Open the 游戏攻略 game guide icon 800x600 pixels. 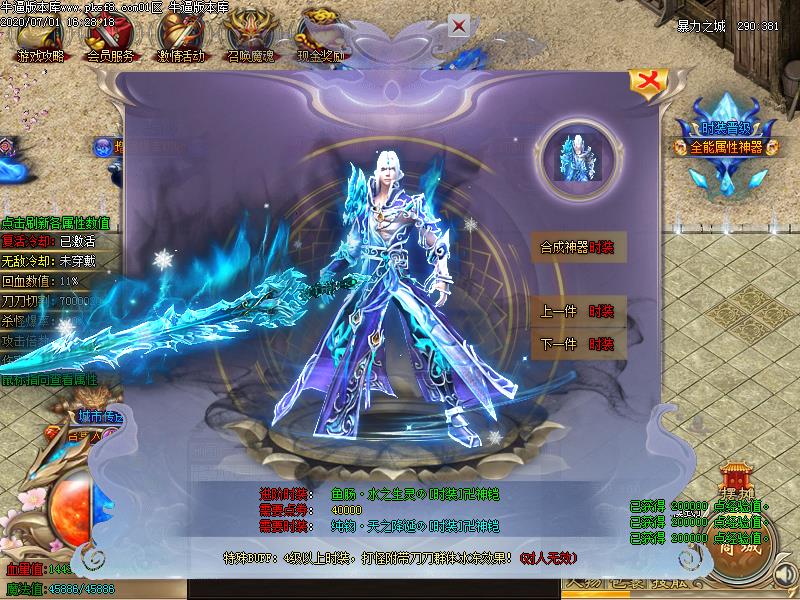click(38, 40)
